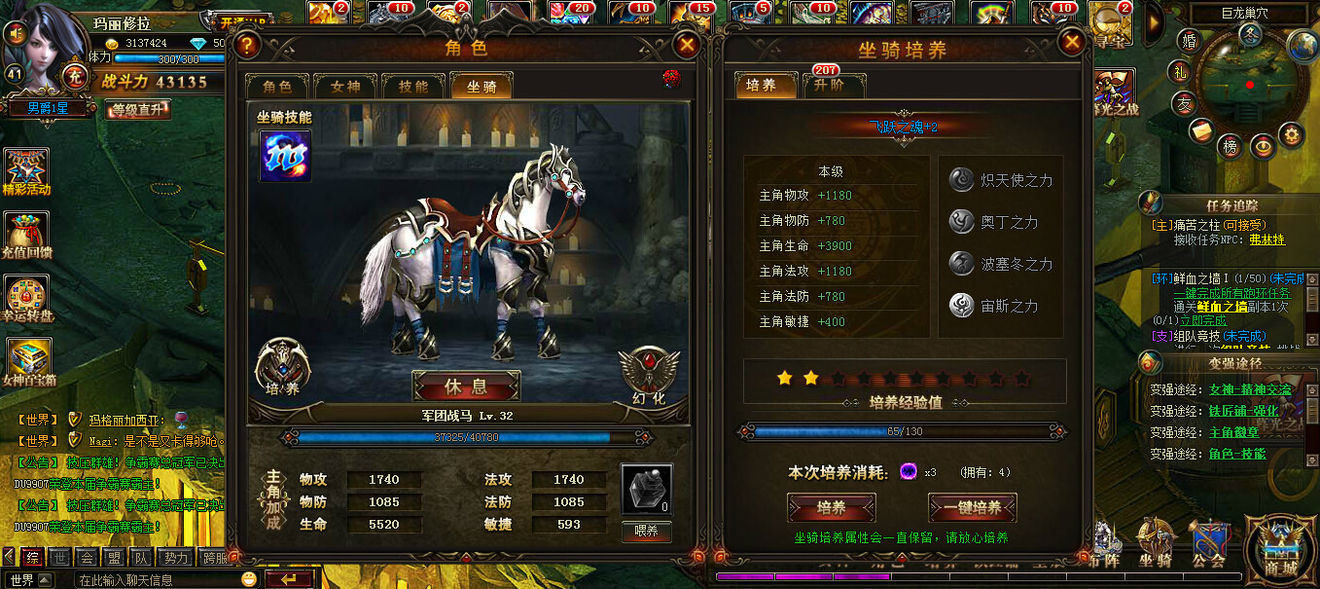Switch to the 技能 tab
The height and width of the screenshot is (589, 1320).
(x=413, y=87)
